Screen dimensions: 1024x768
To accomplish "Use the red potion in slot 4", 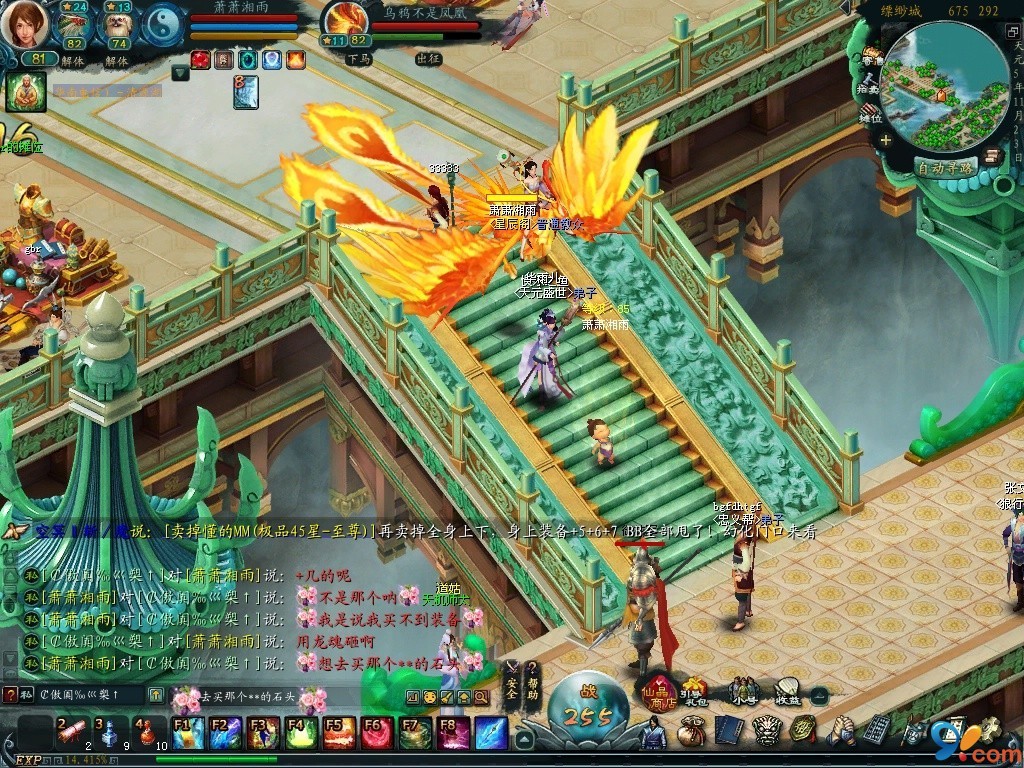I will point(146,733).
